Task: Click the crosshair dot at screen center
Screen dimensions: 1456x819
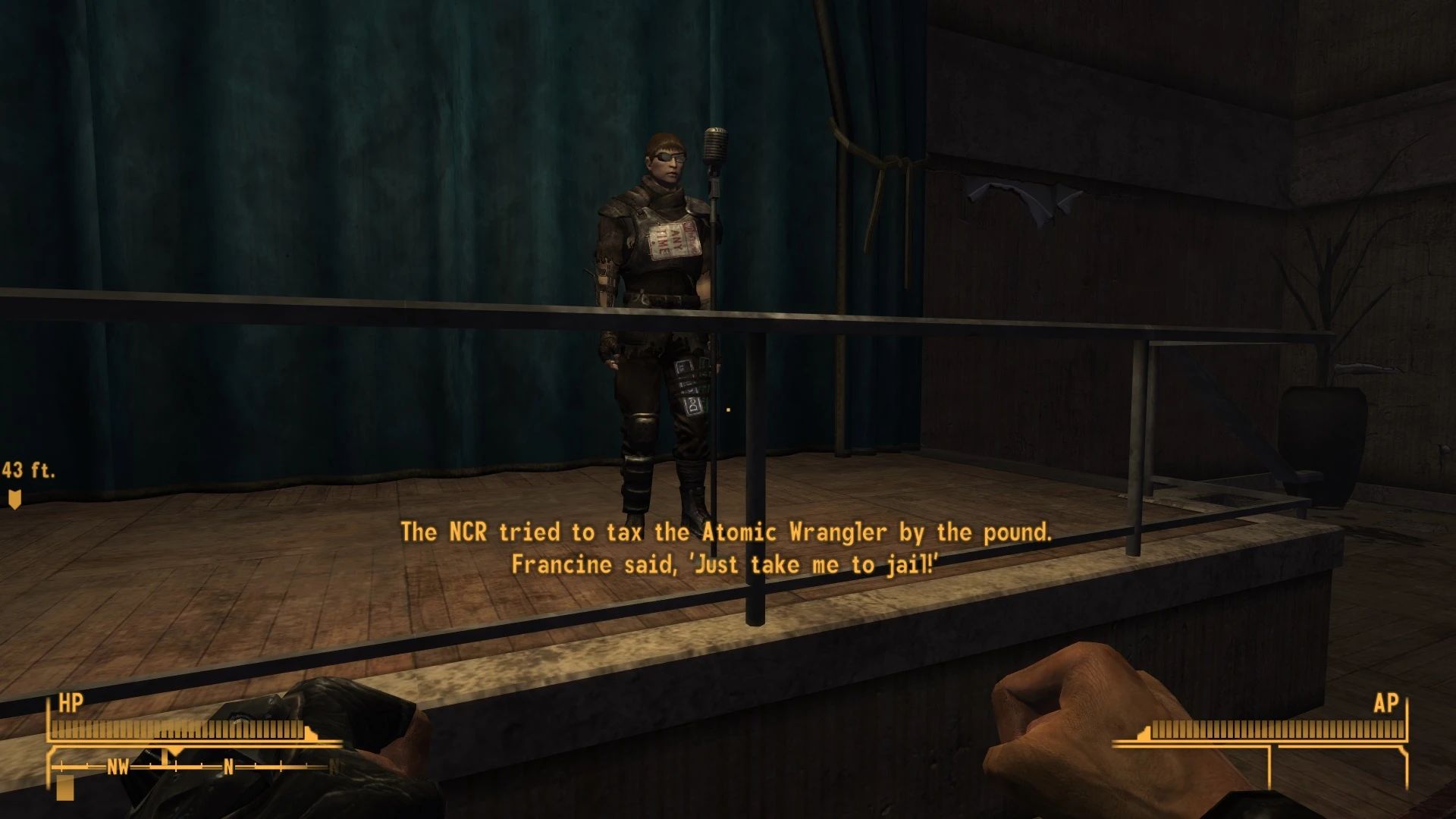Action: pos(727,409)
